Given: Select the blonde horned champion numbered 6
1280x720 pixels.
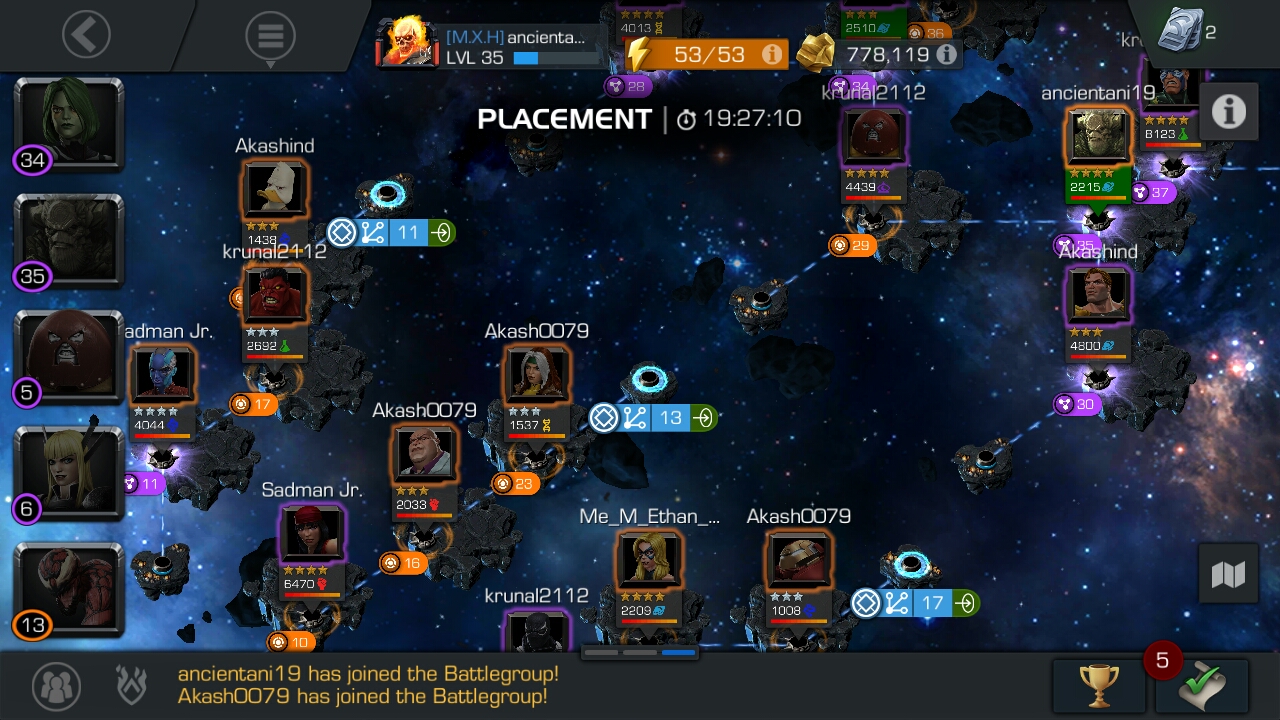Looking at the screenshot, I should 68,472.
